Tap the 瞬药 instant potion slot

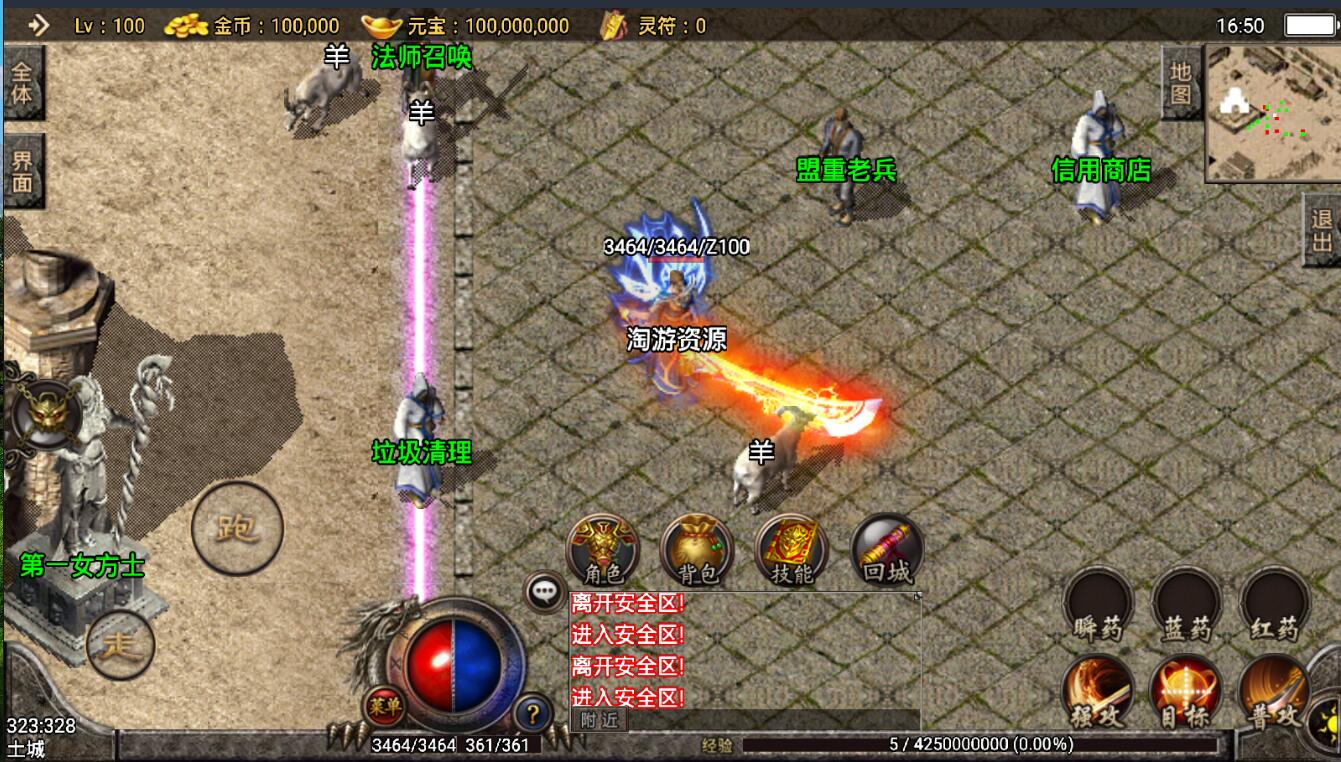tap(1099, 604)
